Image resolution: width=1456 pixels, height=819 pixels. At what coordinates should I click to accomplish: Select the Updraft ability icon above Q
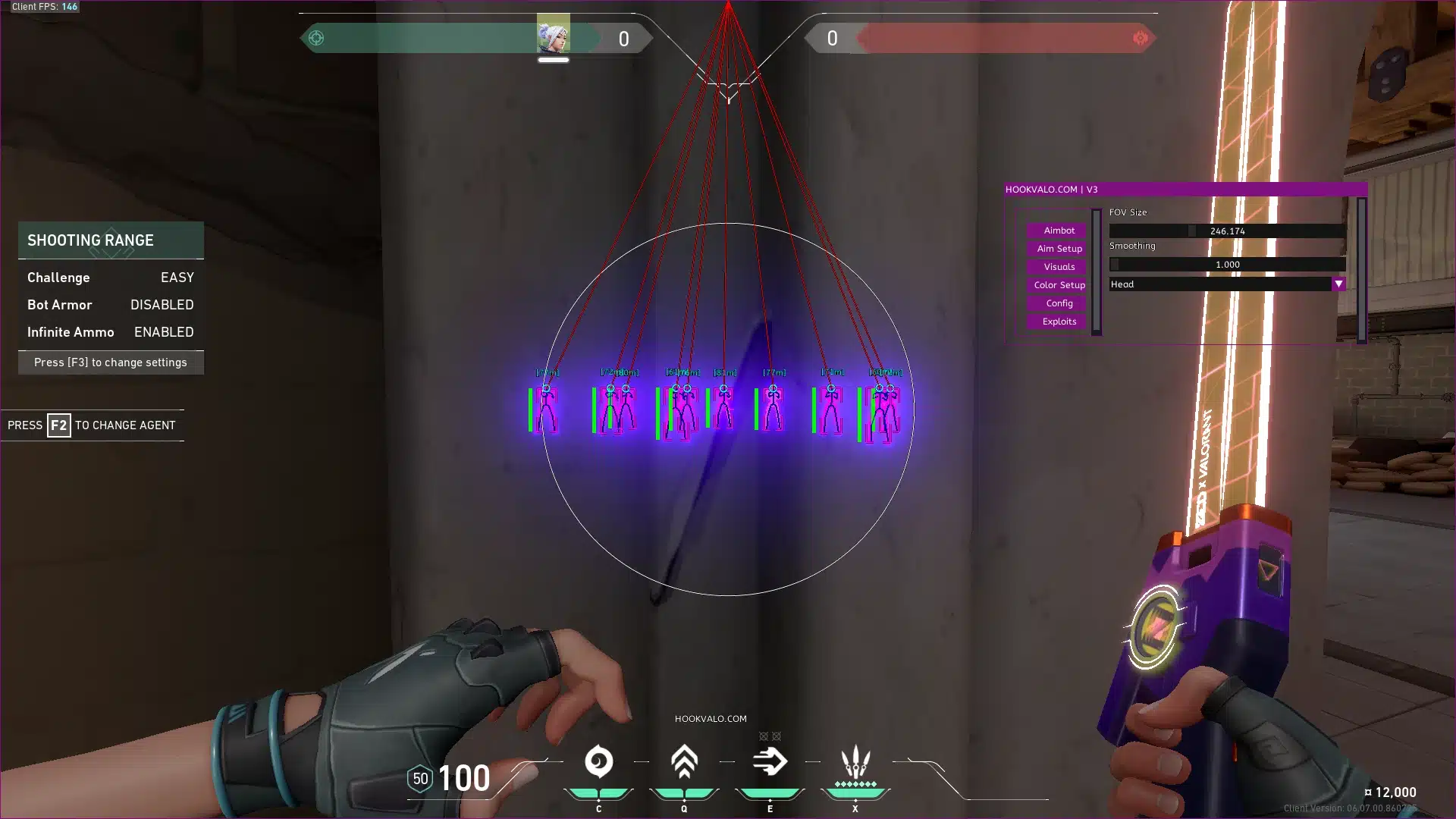(683, 762)
